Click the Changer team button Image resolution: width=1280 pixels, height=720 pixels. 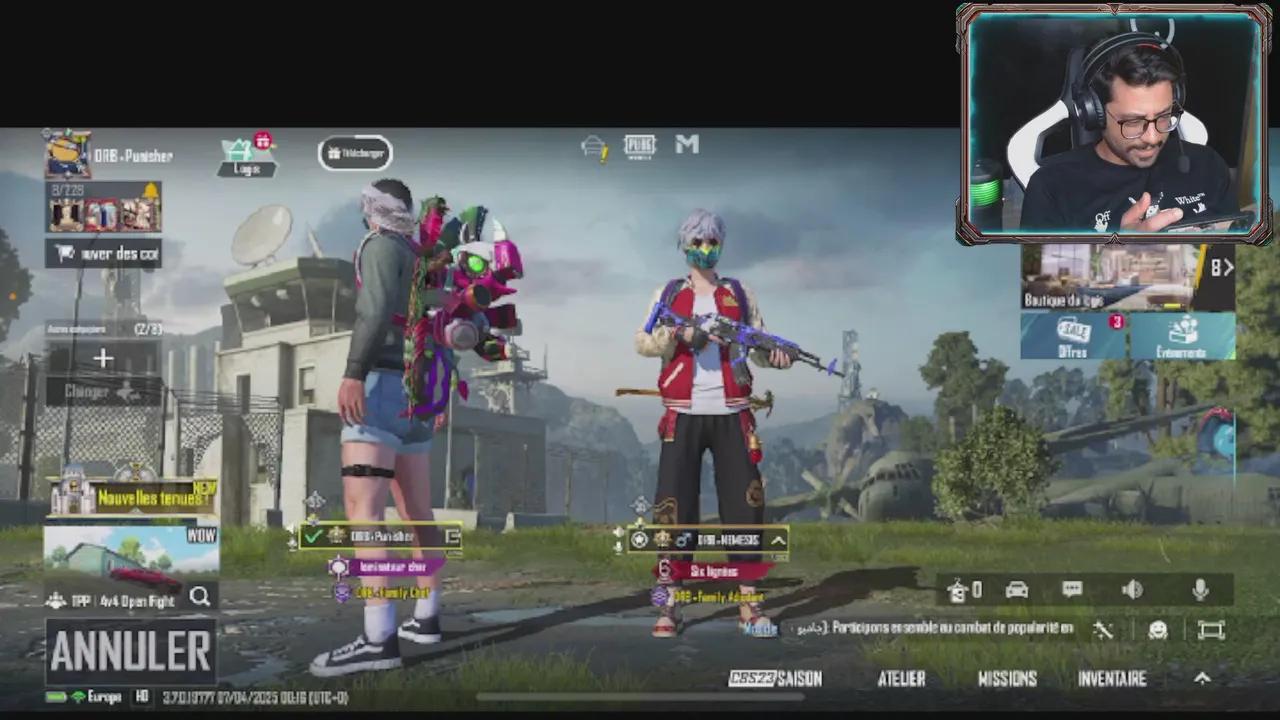pos(102,392)
